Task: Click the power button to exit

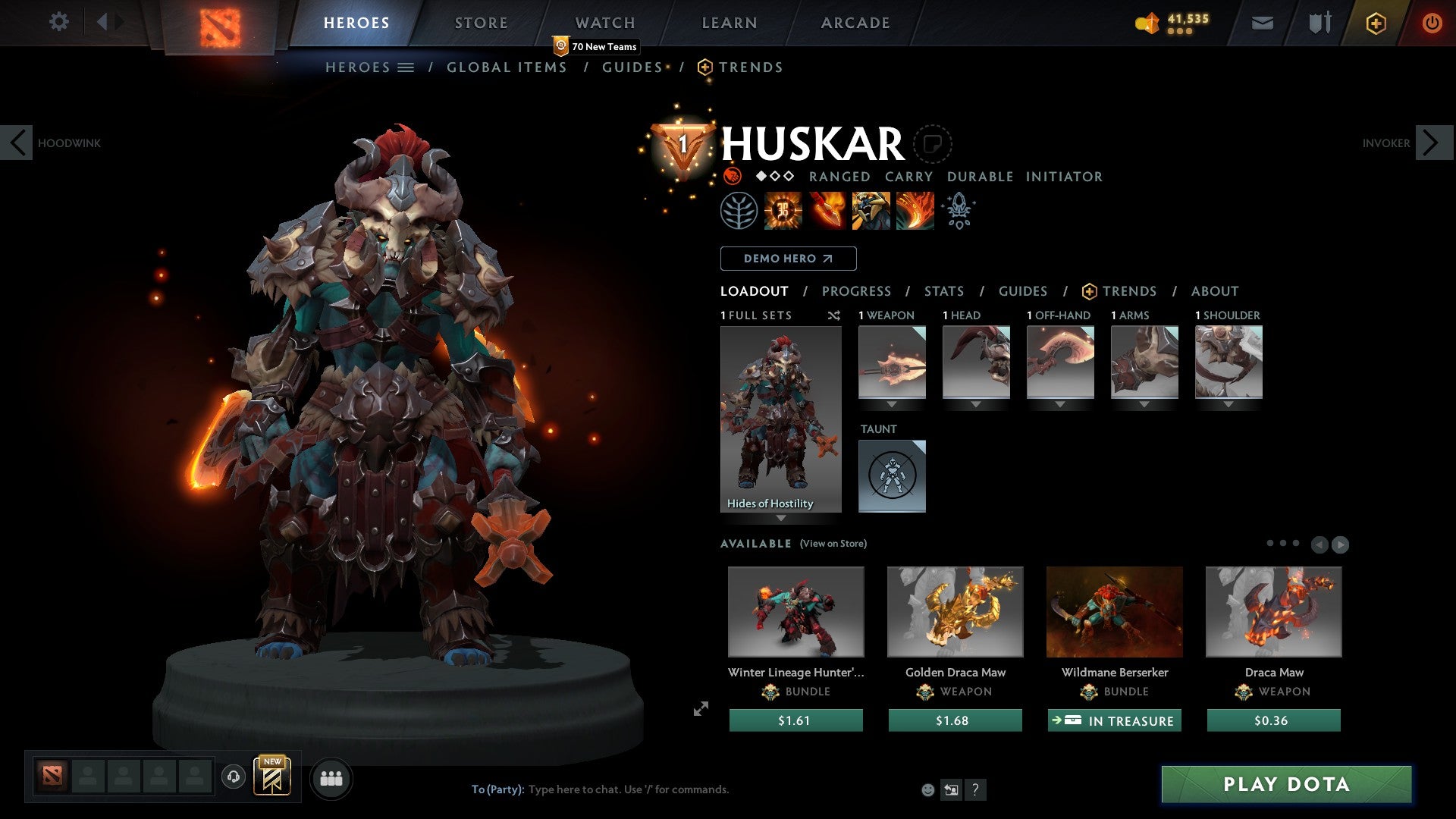Action: (x=1432, y=23)
